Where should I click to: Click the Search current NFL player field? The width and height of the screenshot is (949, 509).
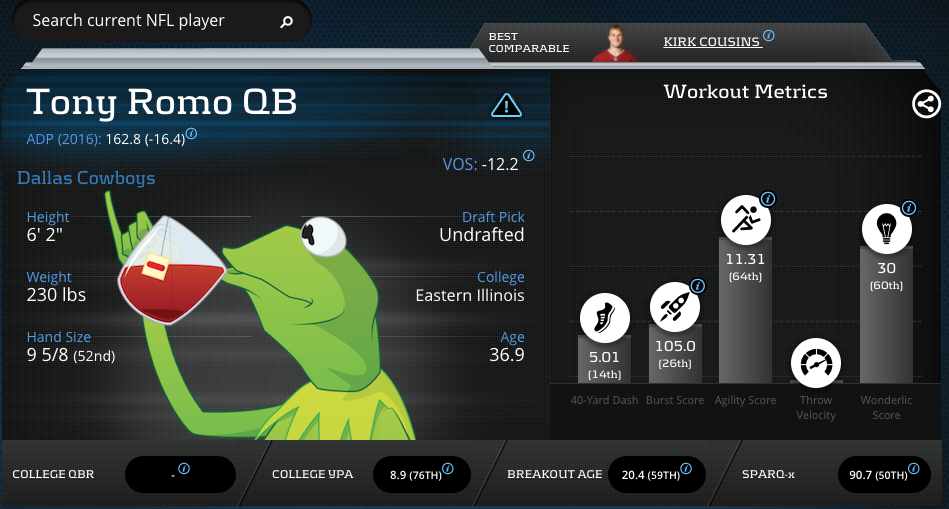click(150, 21)
